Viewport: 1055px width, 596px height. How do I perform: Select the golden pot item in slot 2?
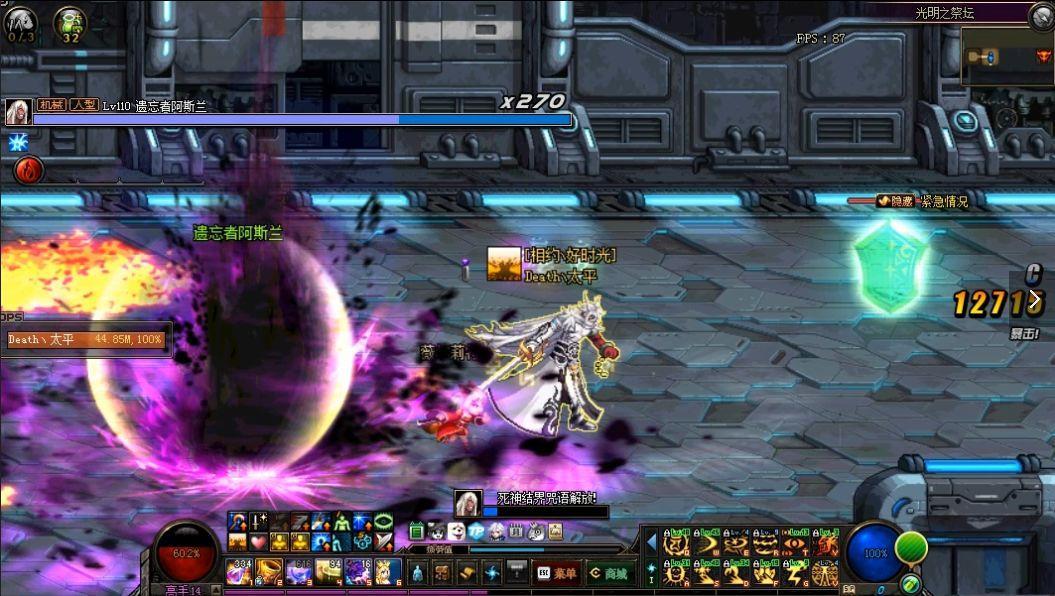(x=269, y=572)
